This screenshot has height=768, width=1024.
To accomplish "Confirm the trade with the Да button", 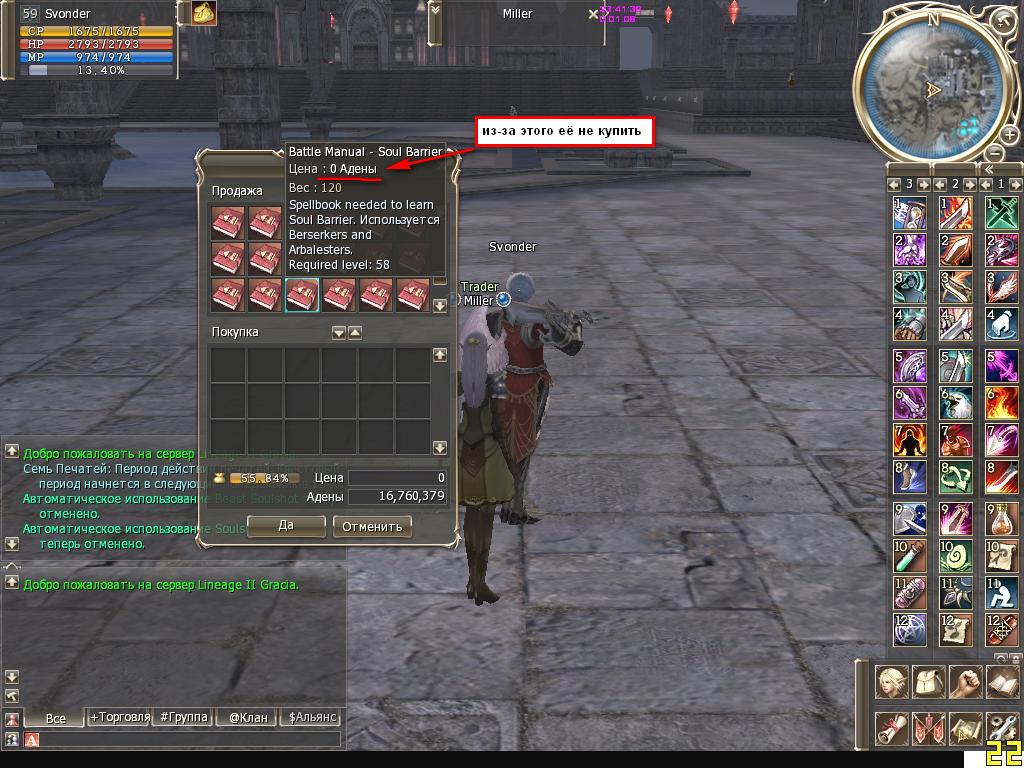I will pos(286,526).
